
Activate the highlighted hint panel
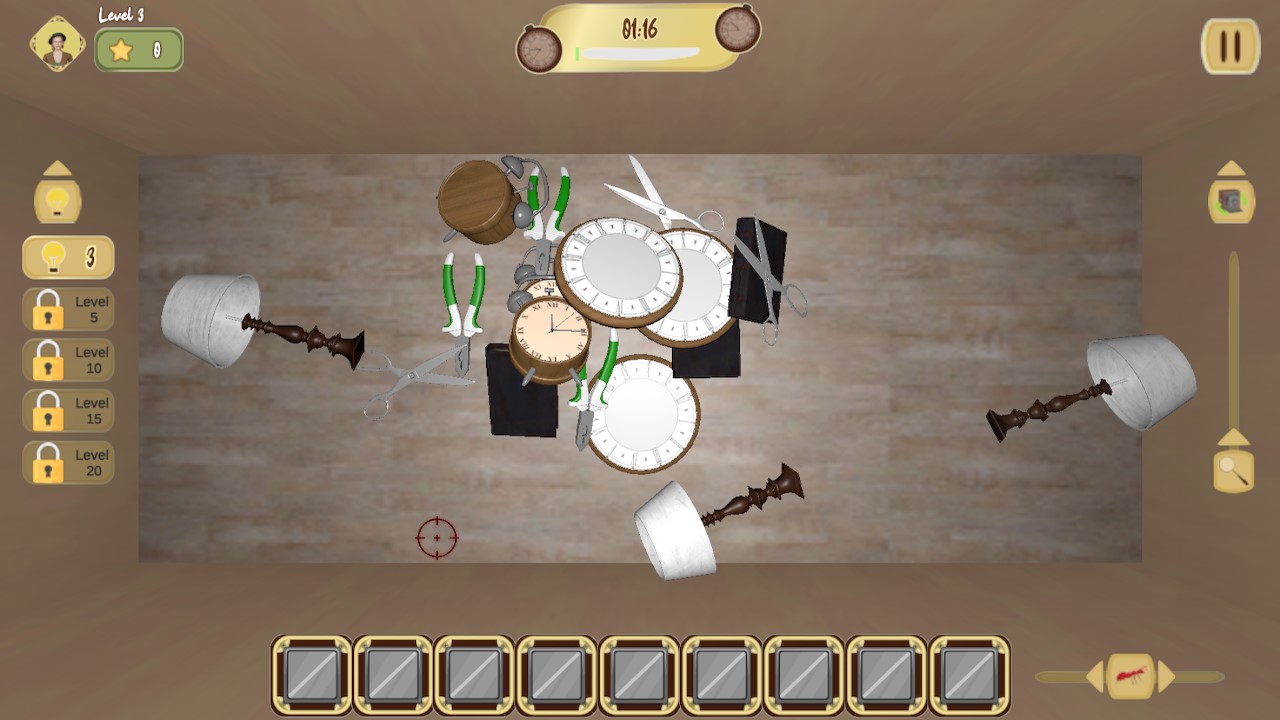[68, 257]
